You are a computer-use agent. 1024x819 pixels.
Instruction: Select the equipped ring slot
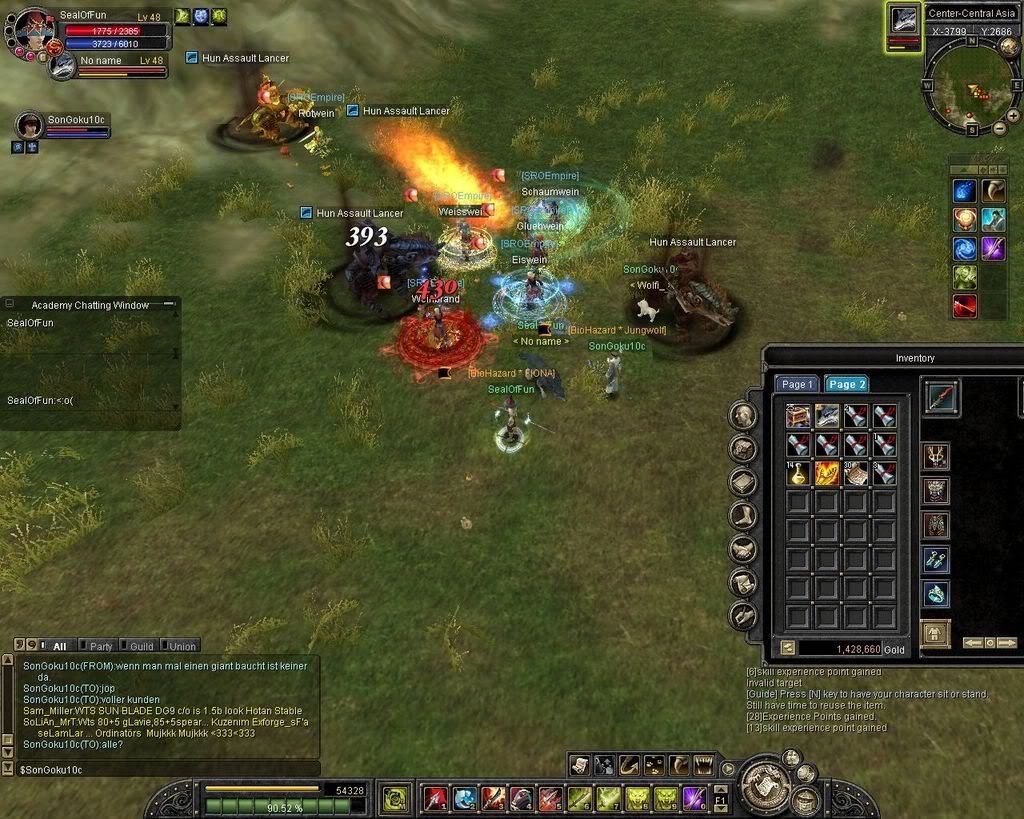pyautogui.click(x=935, y=594)
